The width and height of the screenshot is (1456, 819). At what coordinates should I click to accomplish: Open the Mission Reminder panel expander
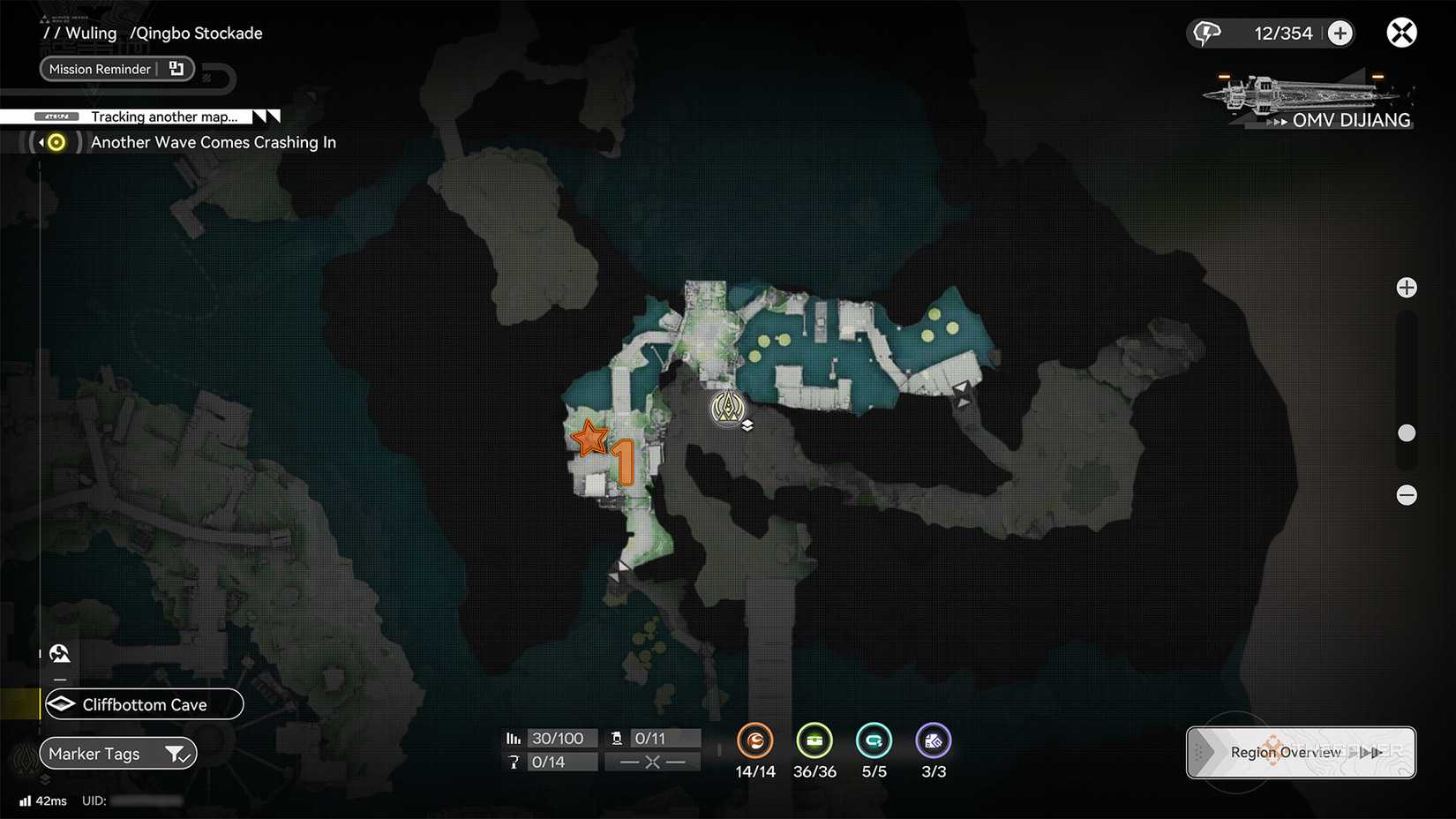[176, 68]
